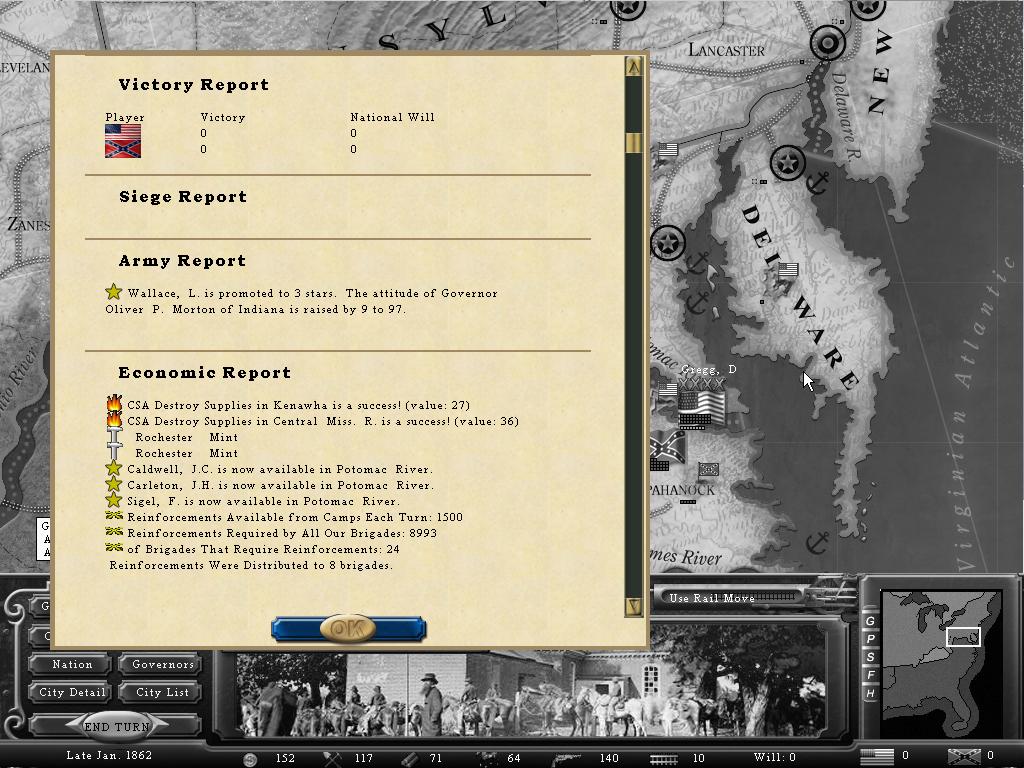
Task: Select the S map filter button
Action: pyautogui.click(x=870, y=657)
